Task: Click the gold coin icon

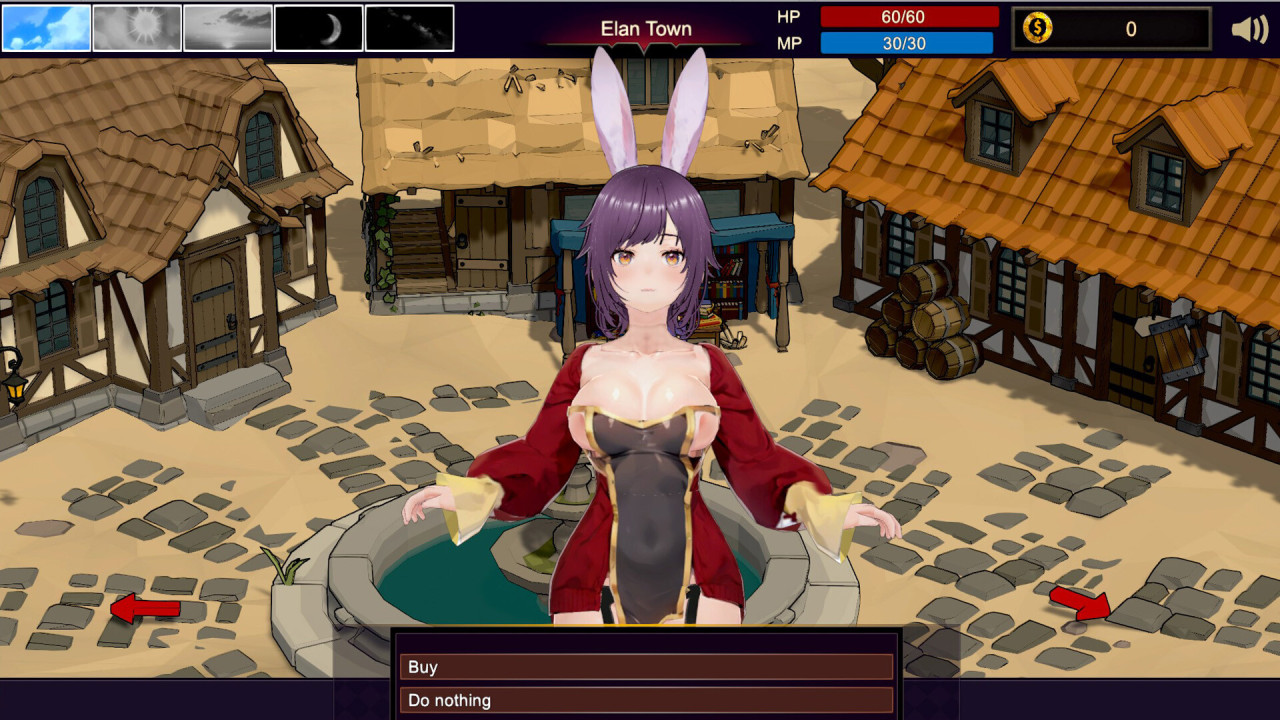Action: pos(1038,29)
